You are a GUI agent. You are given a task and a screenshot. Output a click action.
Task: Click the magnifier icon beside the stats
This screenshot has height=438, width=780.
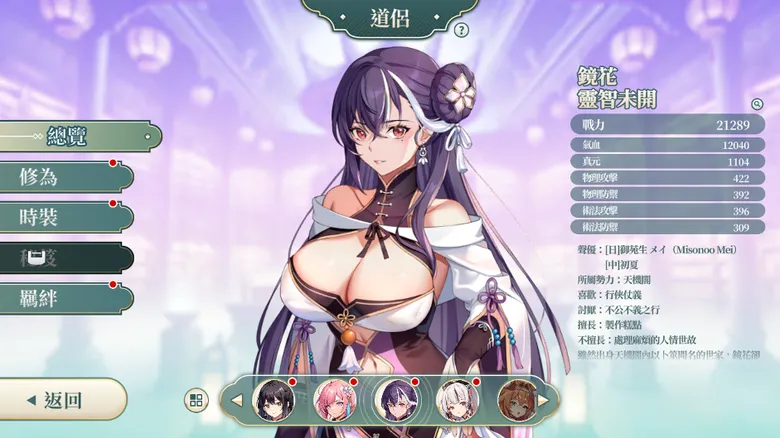click(x=757, y=103)
